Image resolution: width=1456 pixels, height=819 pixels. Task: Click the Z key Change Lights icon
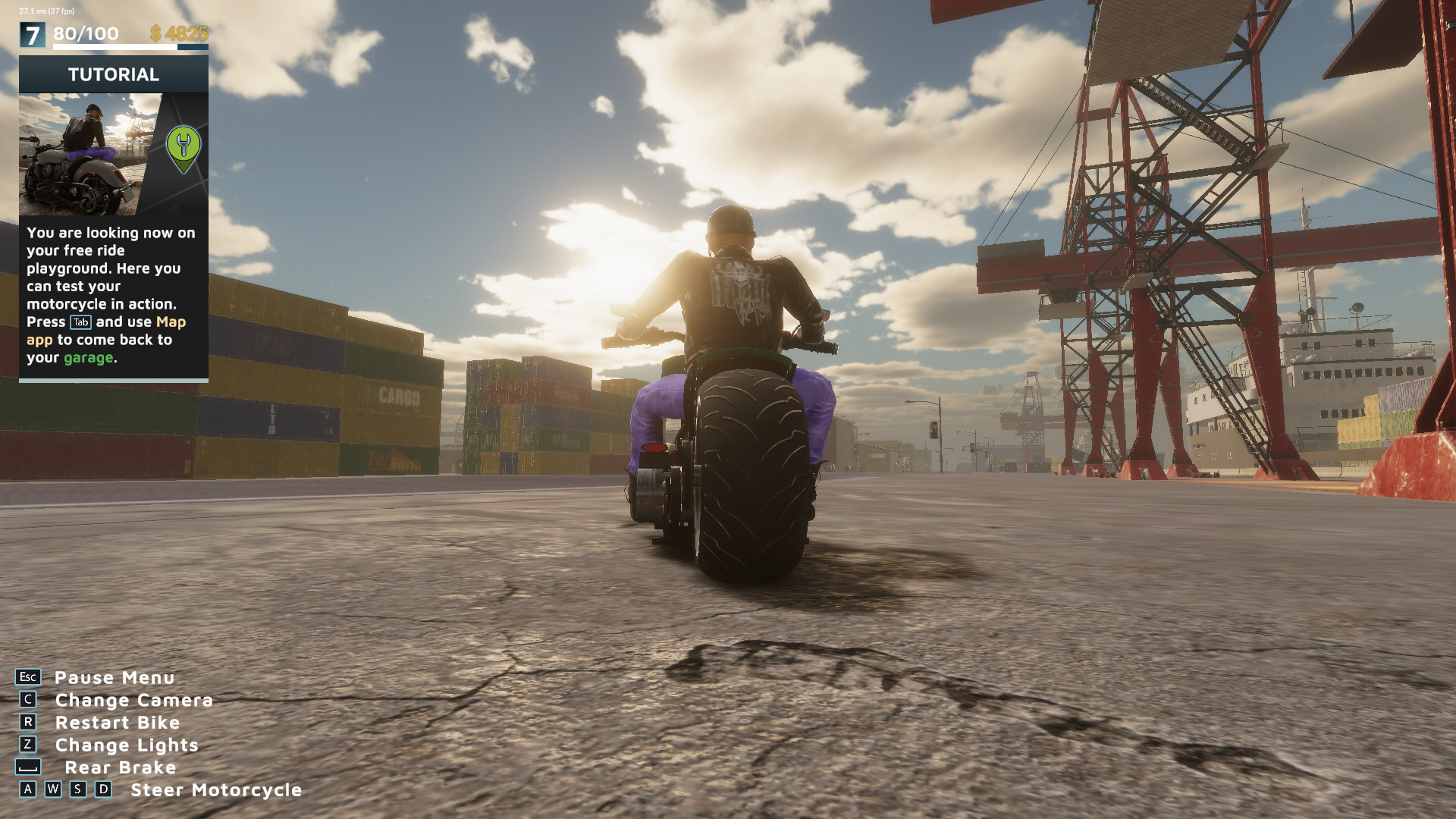coord(29,745)
